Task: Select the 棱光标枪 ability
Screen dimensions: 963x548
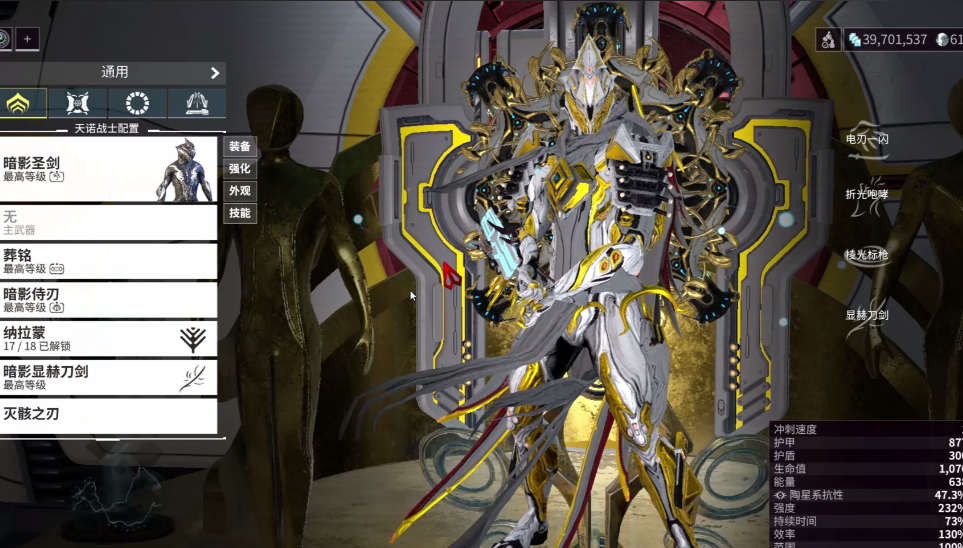Action: point(867,255)
